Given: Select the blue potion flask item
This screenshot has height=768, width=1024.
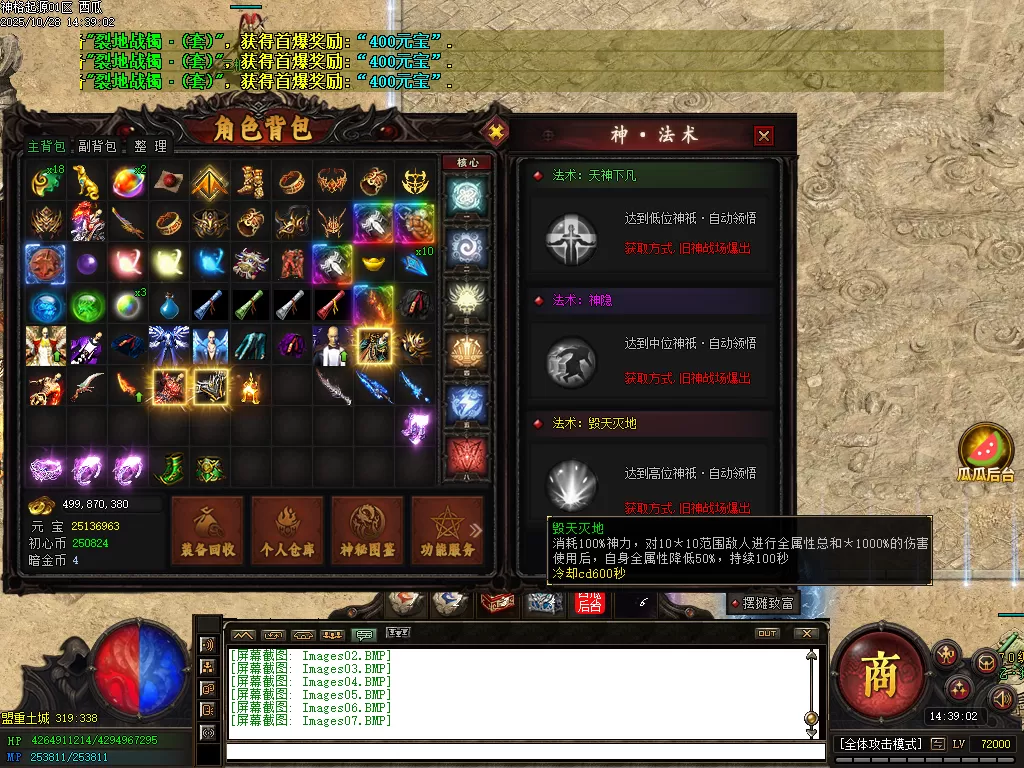Looking at the screenshot, I should point(168,304).
